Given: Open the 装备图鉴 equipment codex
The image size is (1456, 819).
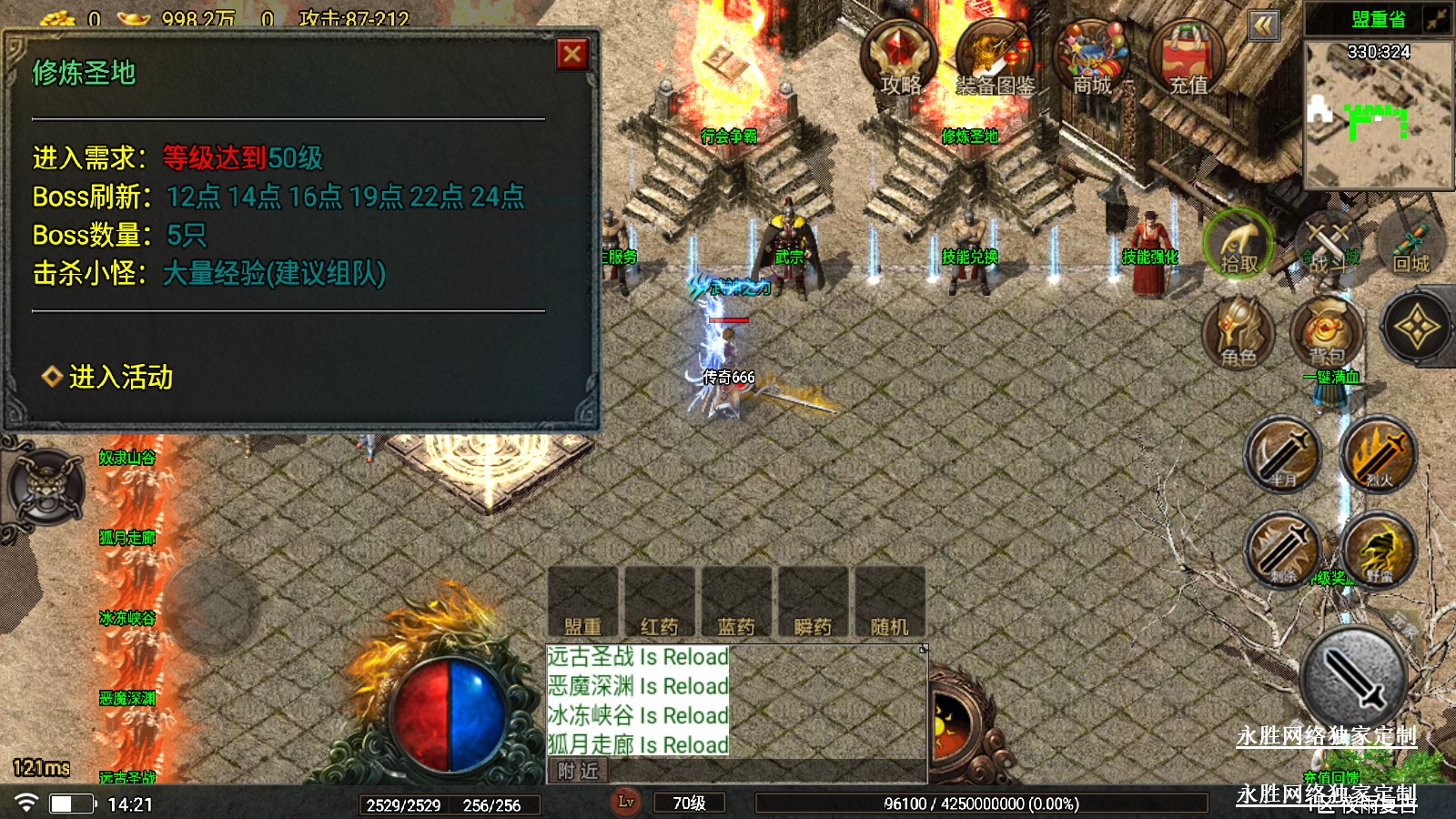Looking at the screenshot, I should (x=994, y=57).
